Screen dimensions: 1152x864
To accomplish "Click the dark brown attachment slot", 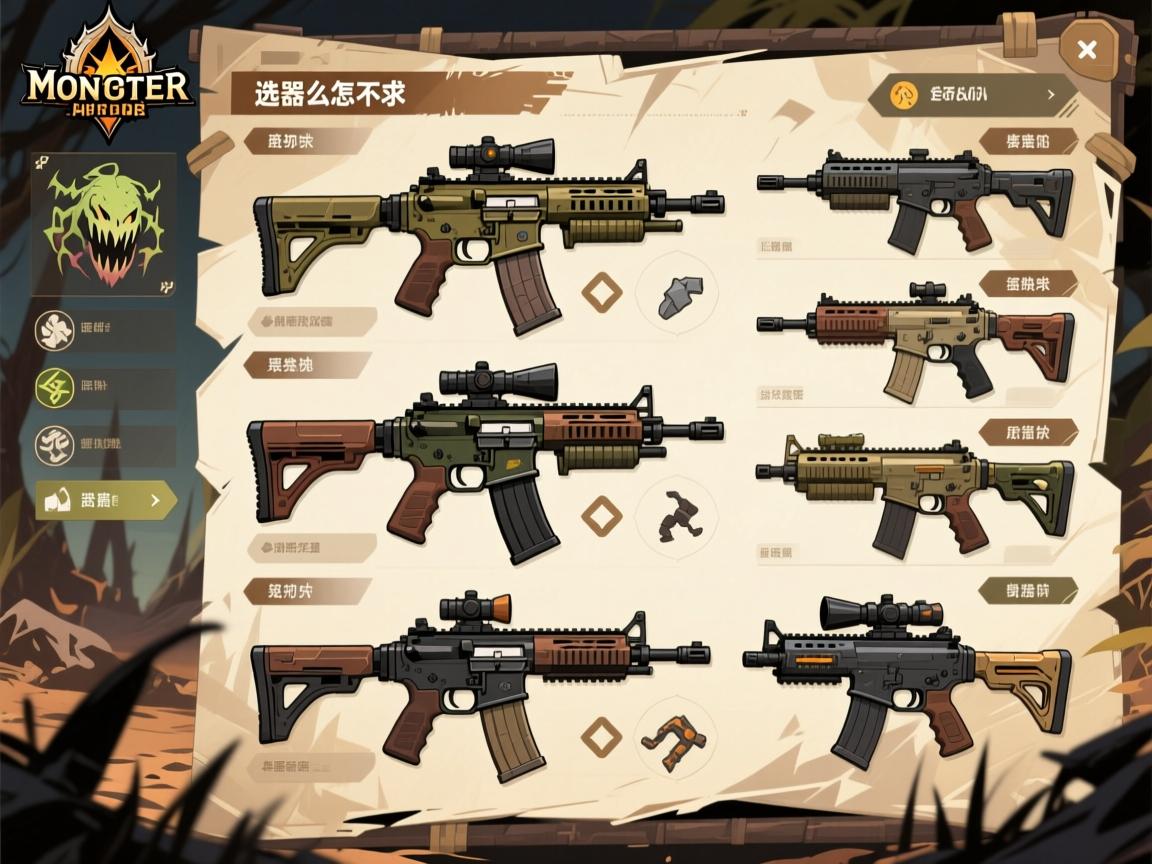I will coord(675,516).
